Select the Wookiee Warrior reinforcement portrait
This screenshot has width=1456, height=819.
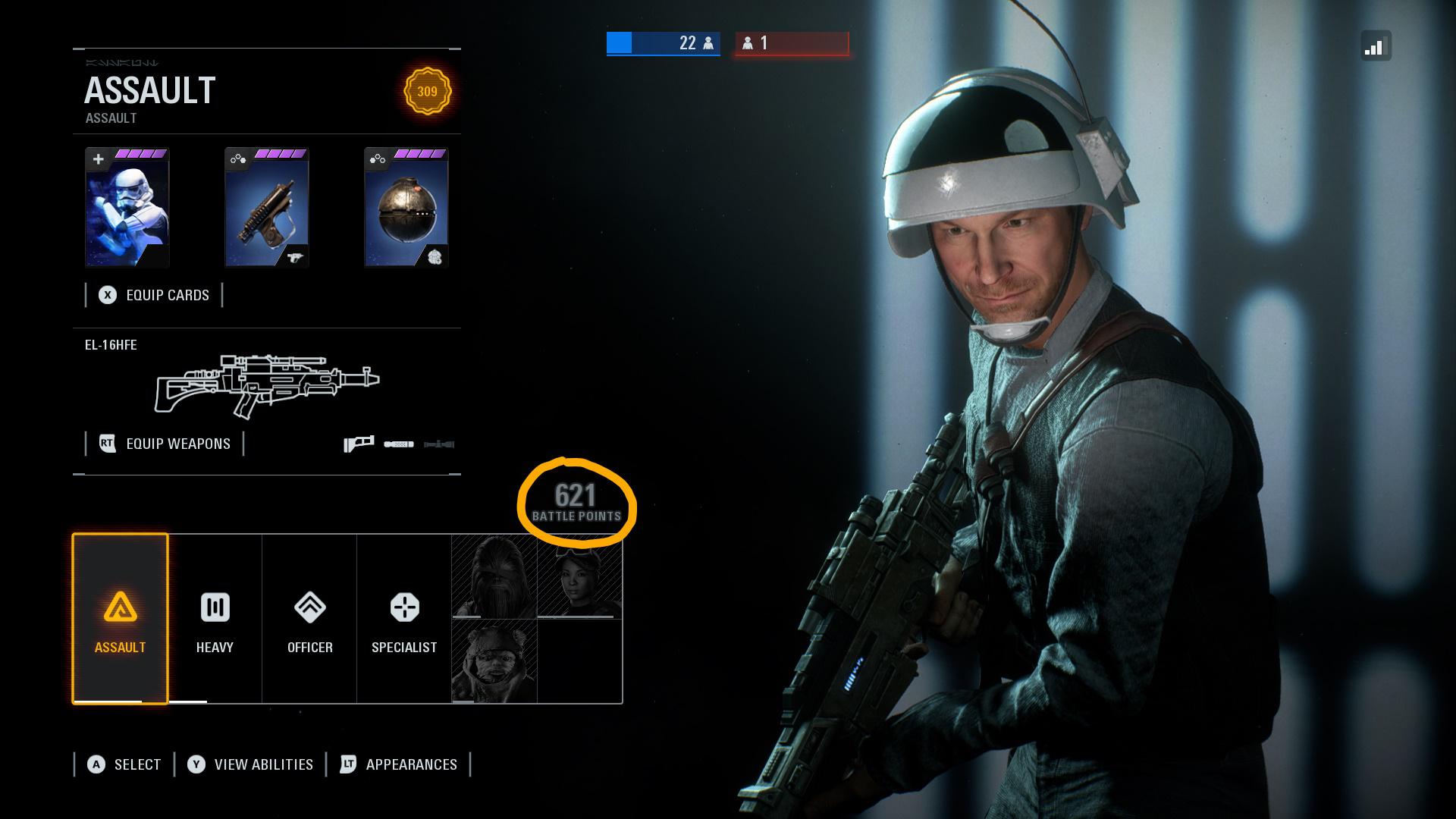(x=494, y=577)
